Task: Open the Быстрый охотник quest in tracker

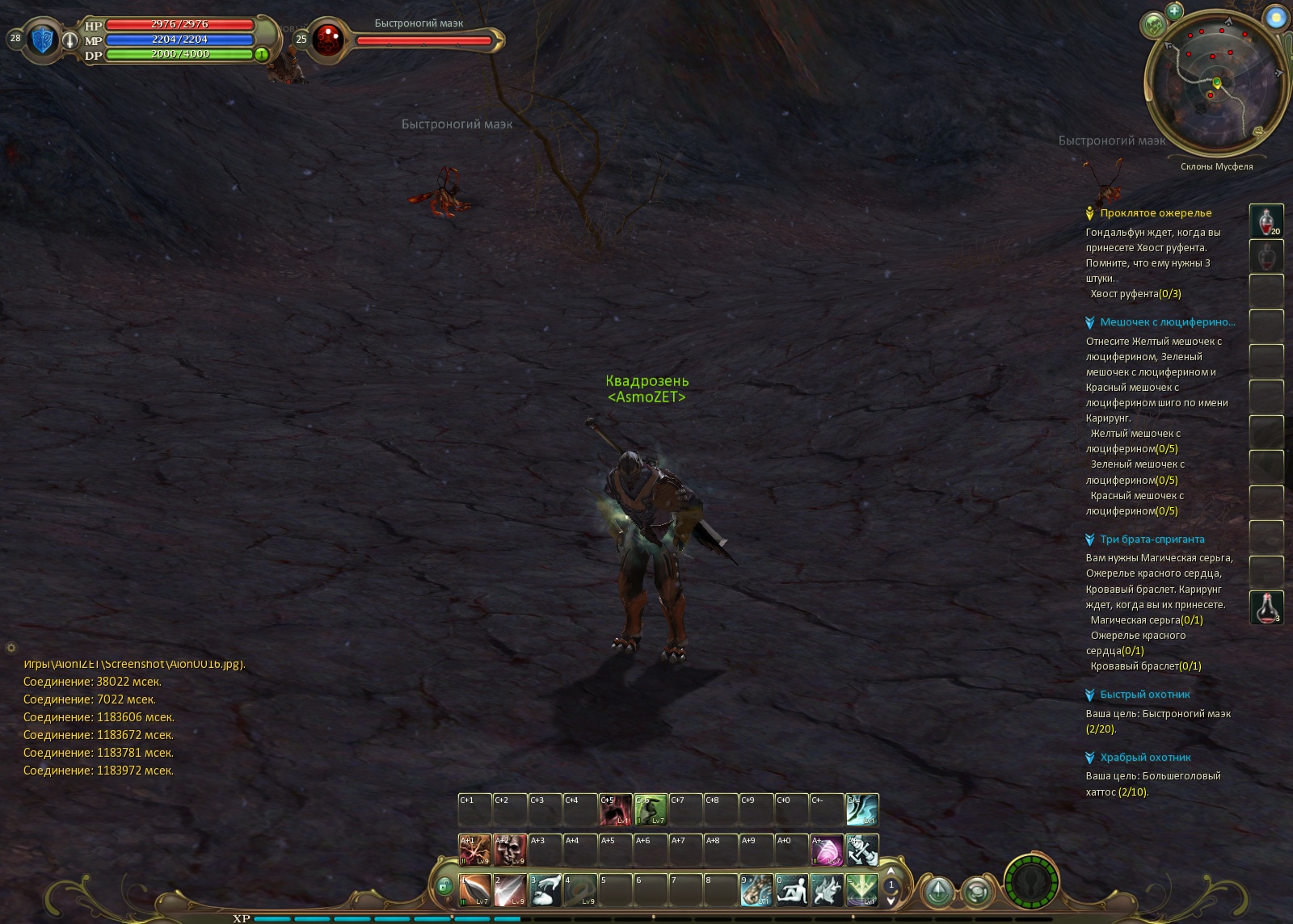Action: pos(1144,695)
